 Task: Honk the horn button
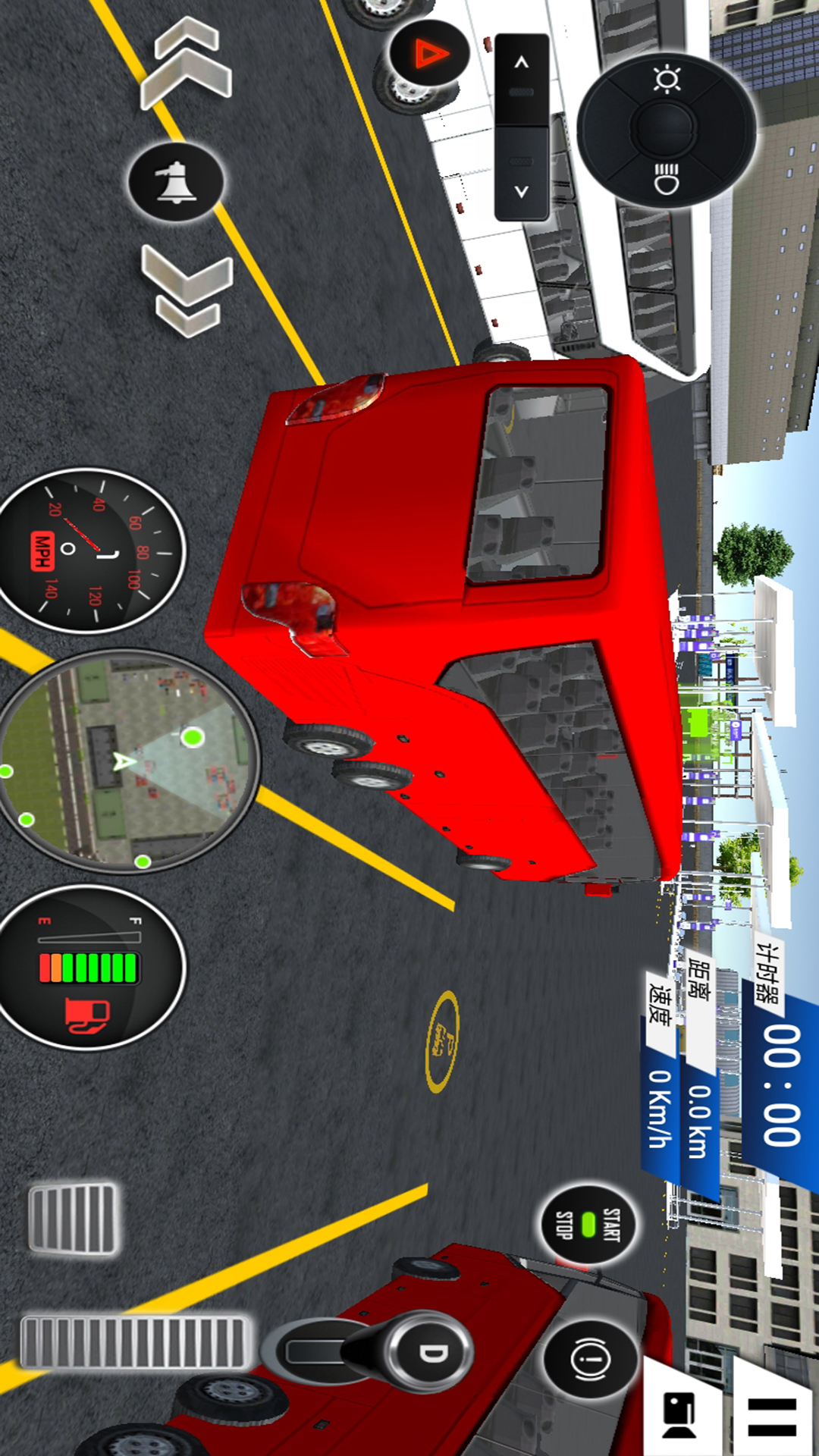176,182
